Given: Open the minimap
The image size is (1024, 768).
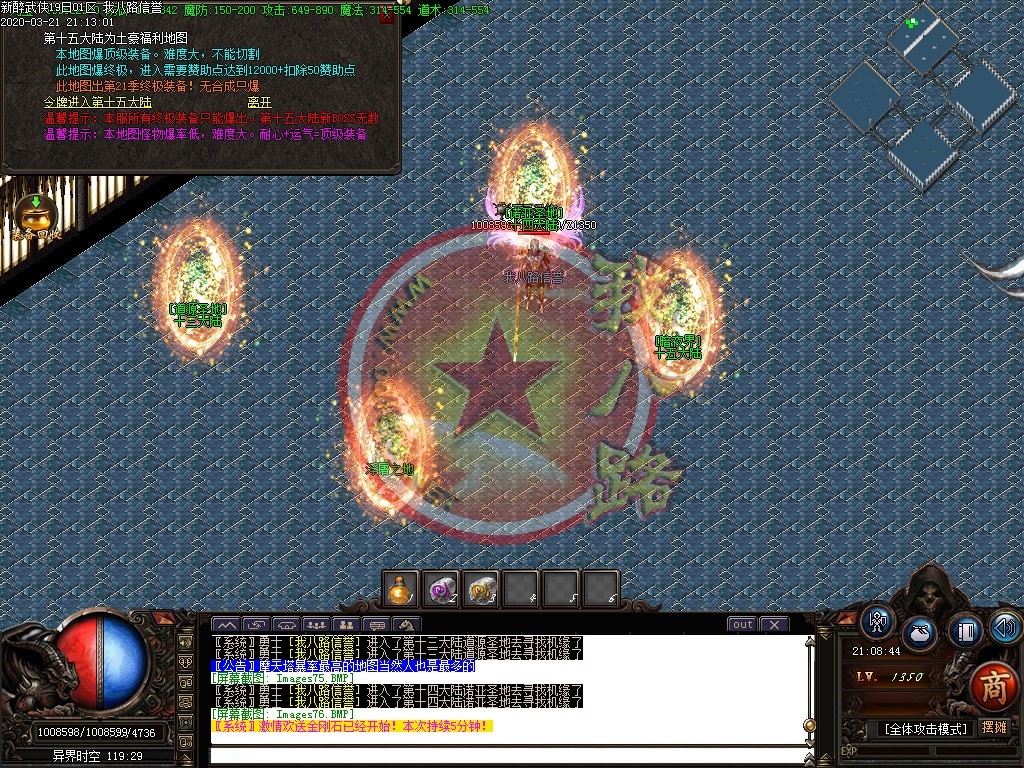Looking at the screenshot, I should [920, 95].
